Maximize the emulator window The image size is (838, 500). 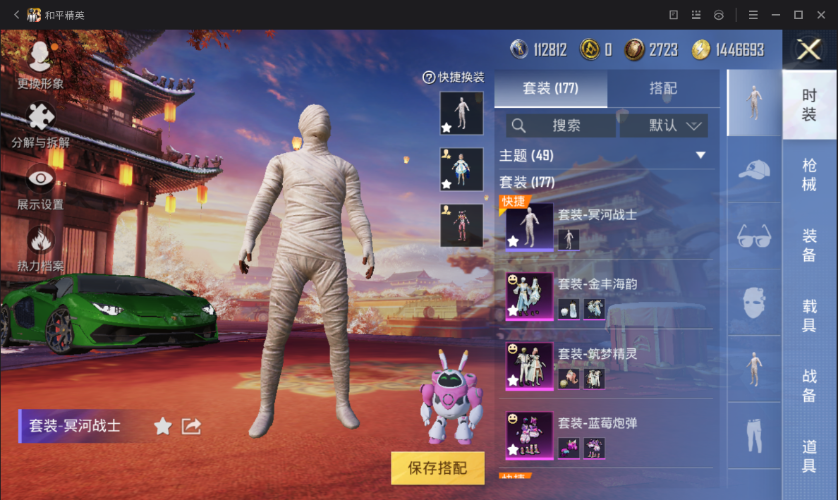(798, 14)
